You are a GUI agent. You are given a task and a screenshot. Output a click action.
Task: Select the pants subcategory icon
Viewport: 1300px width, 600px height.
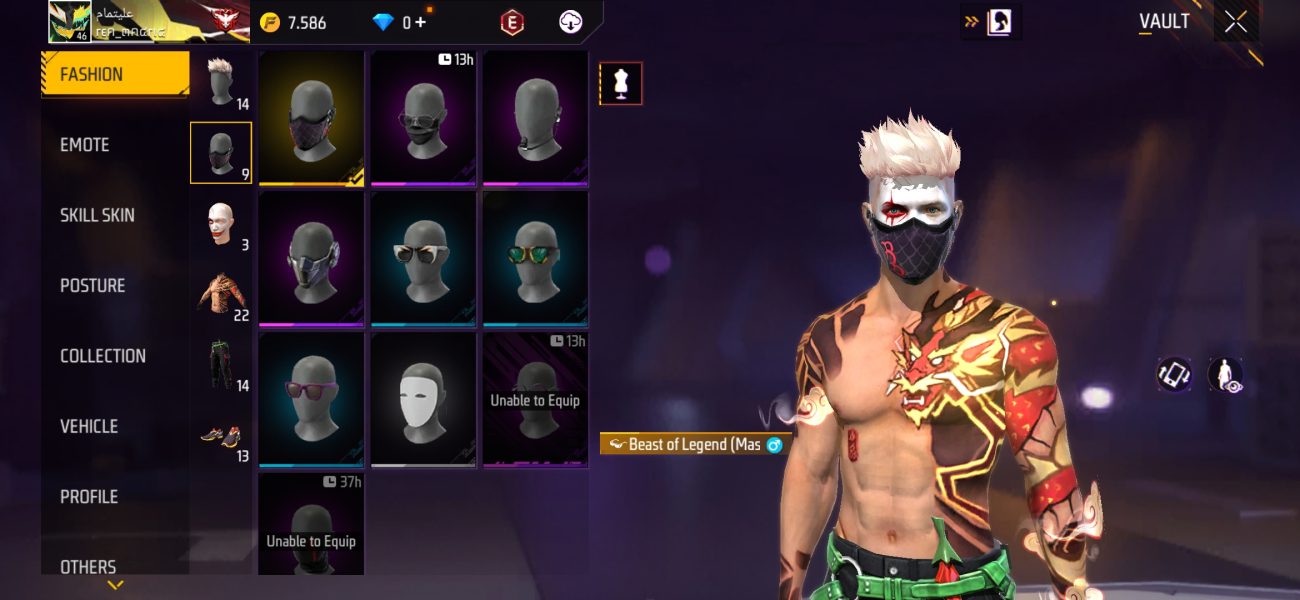(x=221, y=365)
